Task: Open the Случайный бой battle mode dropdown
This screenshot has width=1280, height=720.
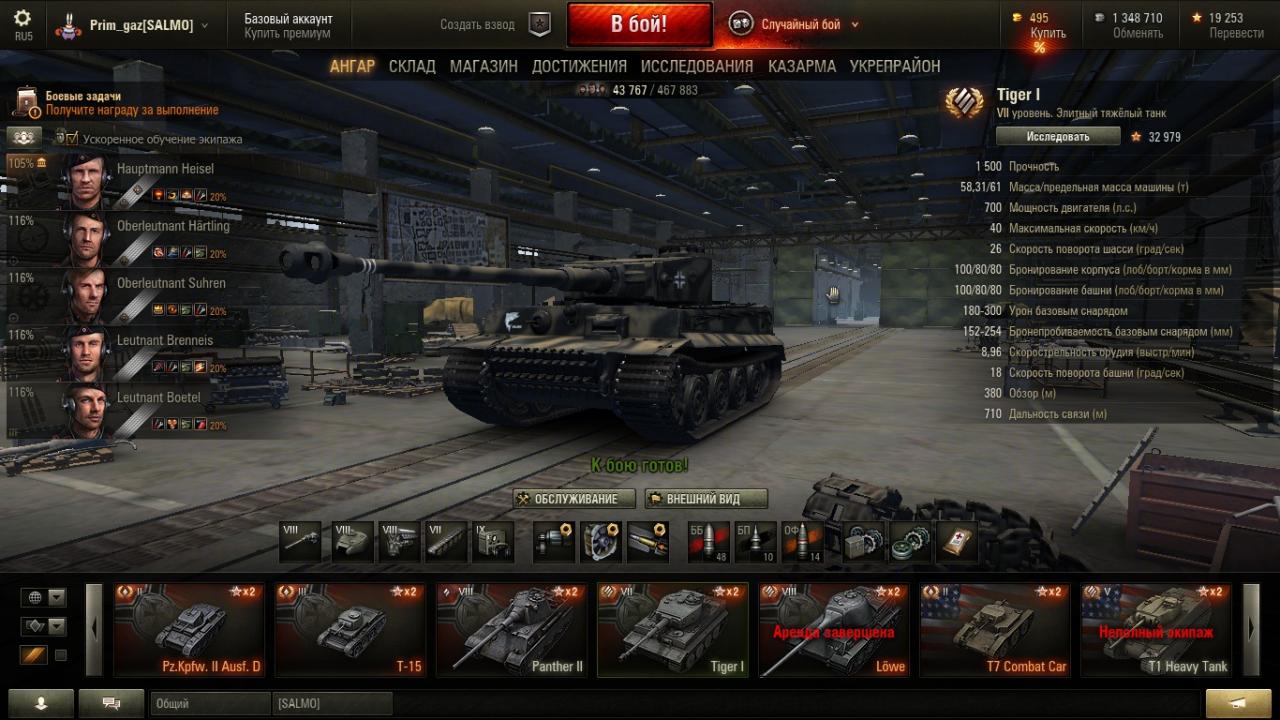Action: click(797, 24)
